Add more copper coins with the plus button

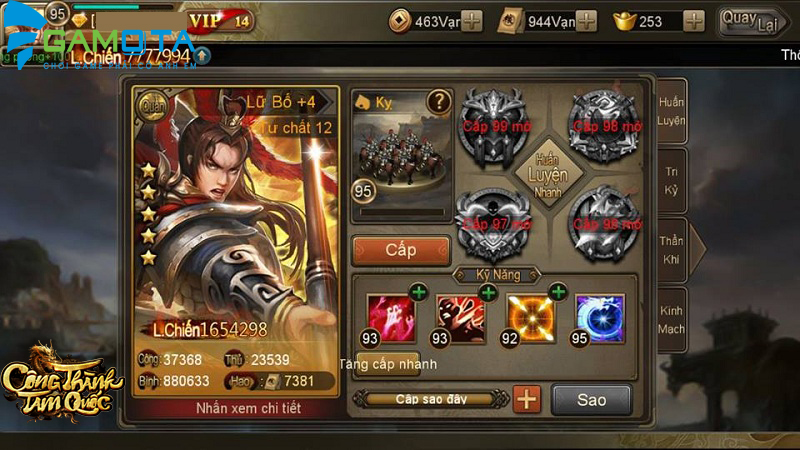[472, 21]
